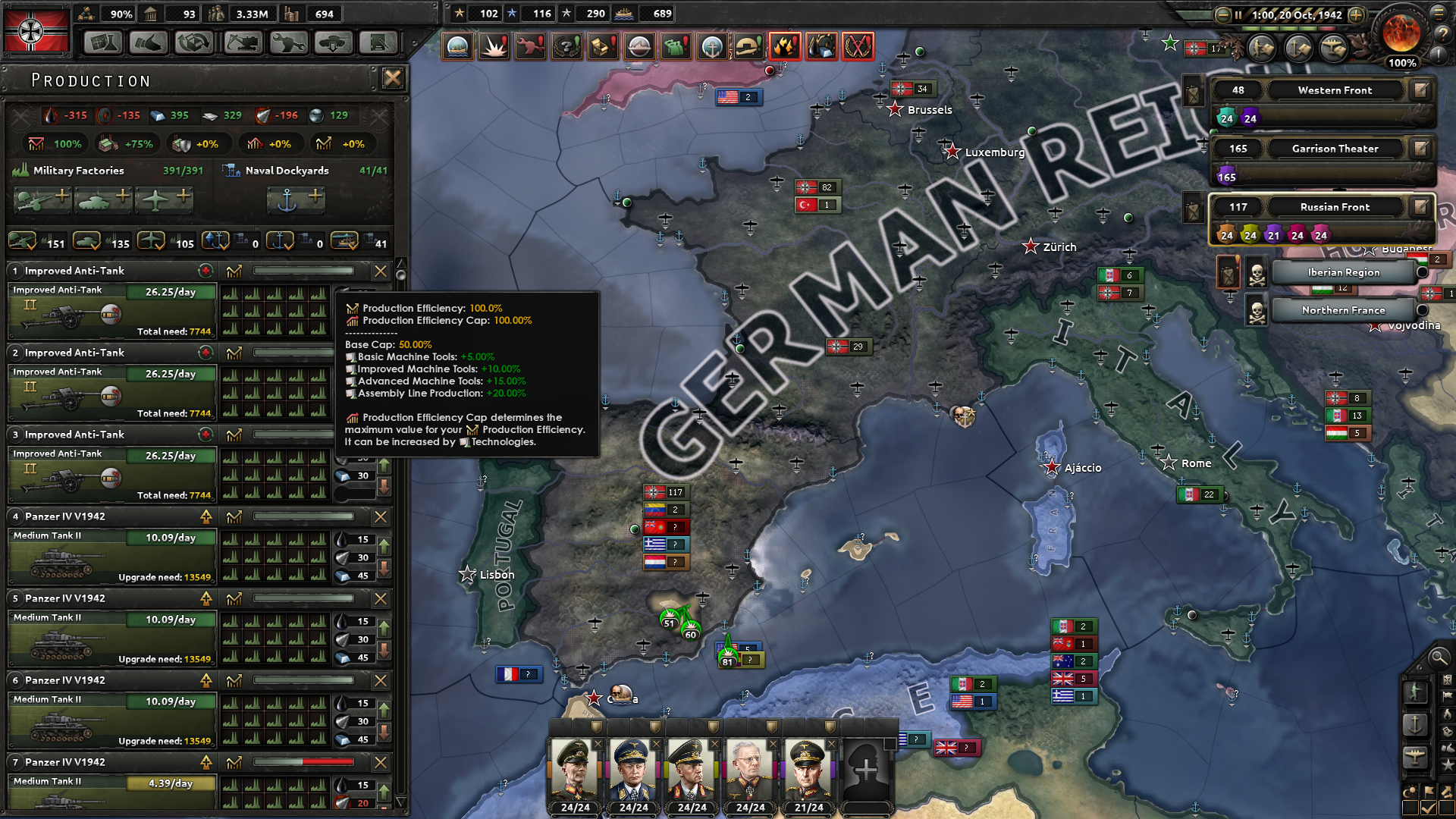Pause the game with the pause button
Screen dimensions: 1456x819
click(1238, 14)
